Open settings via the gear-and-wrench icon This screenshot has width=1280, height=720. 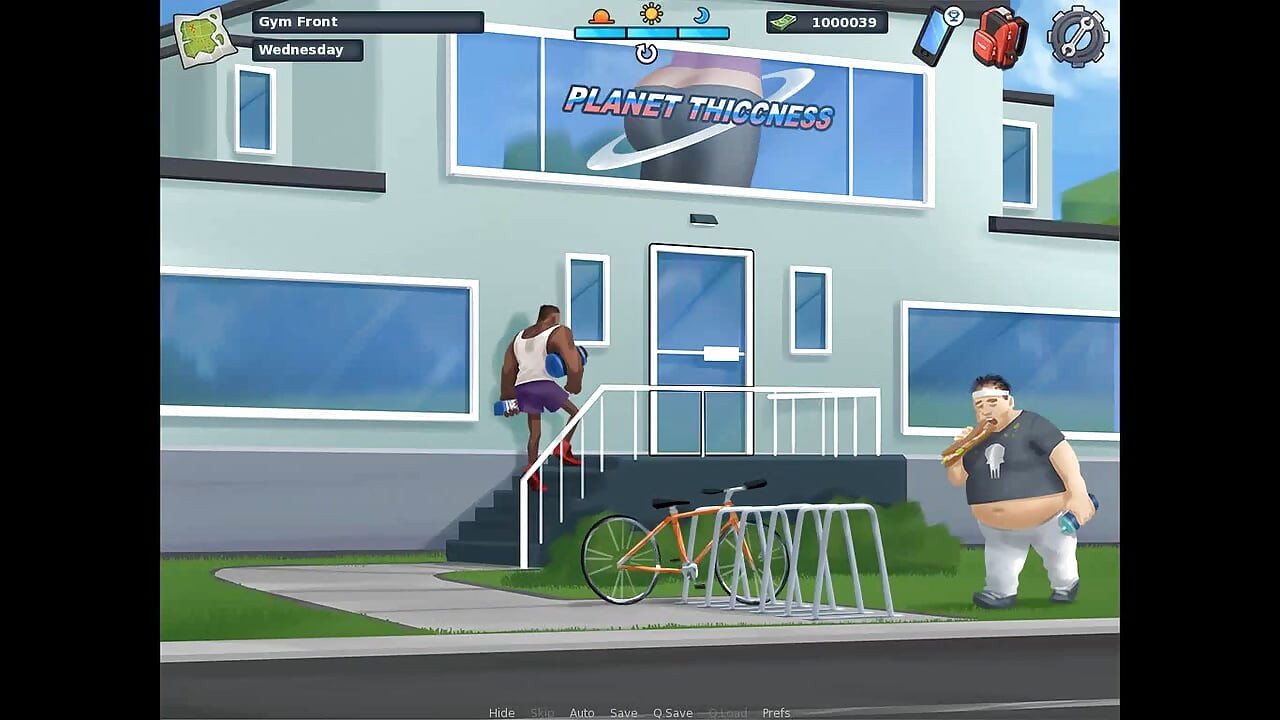[1076, 38]
